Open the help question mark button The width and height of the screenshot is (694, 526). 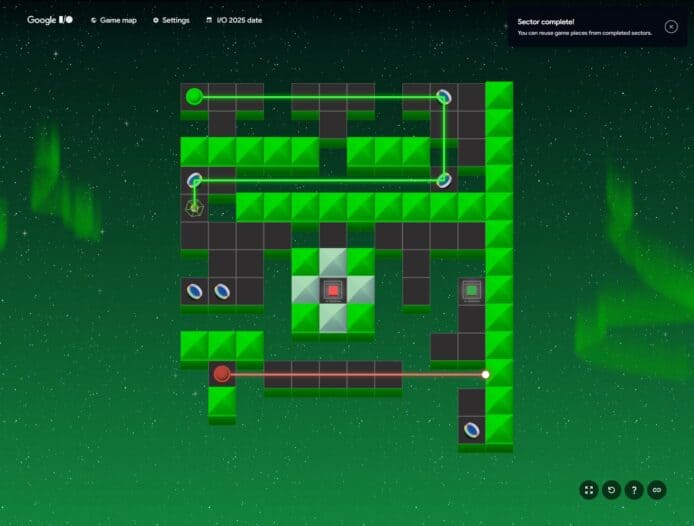[634, 490]
